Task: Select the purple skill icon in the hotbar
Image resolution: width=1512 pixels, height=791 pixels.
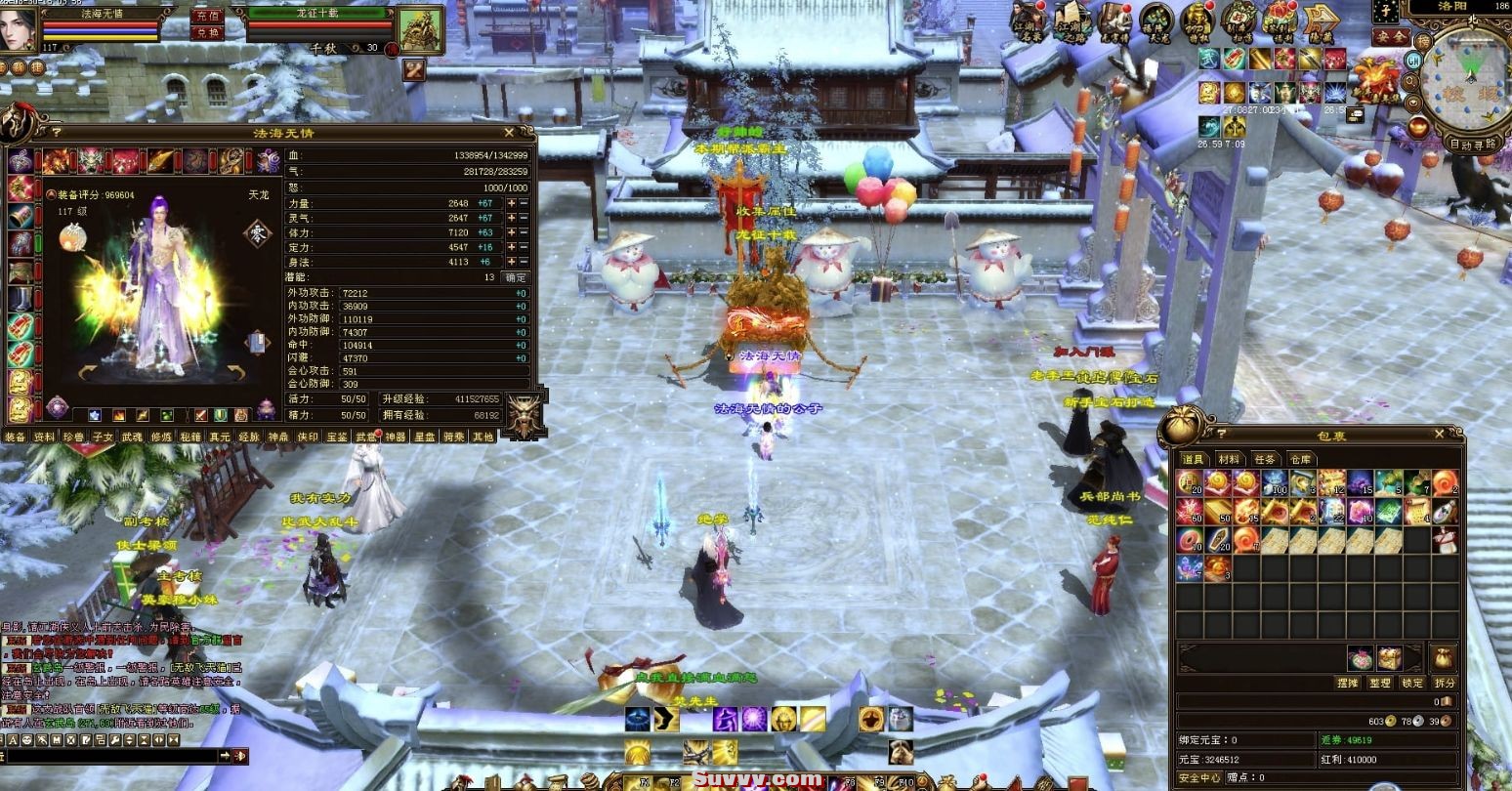Action: click(726, 720)
